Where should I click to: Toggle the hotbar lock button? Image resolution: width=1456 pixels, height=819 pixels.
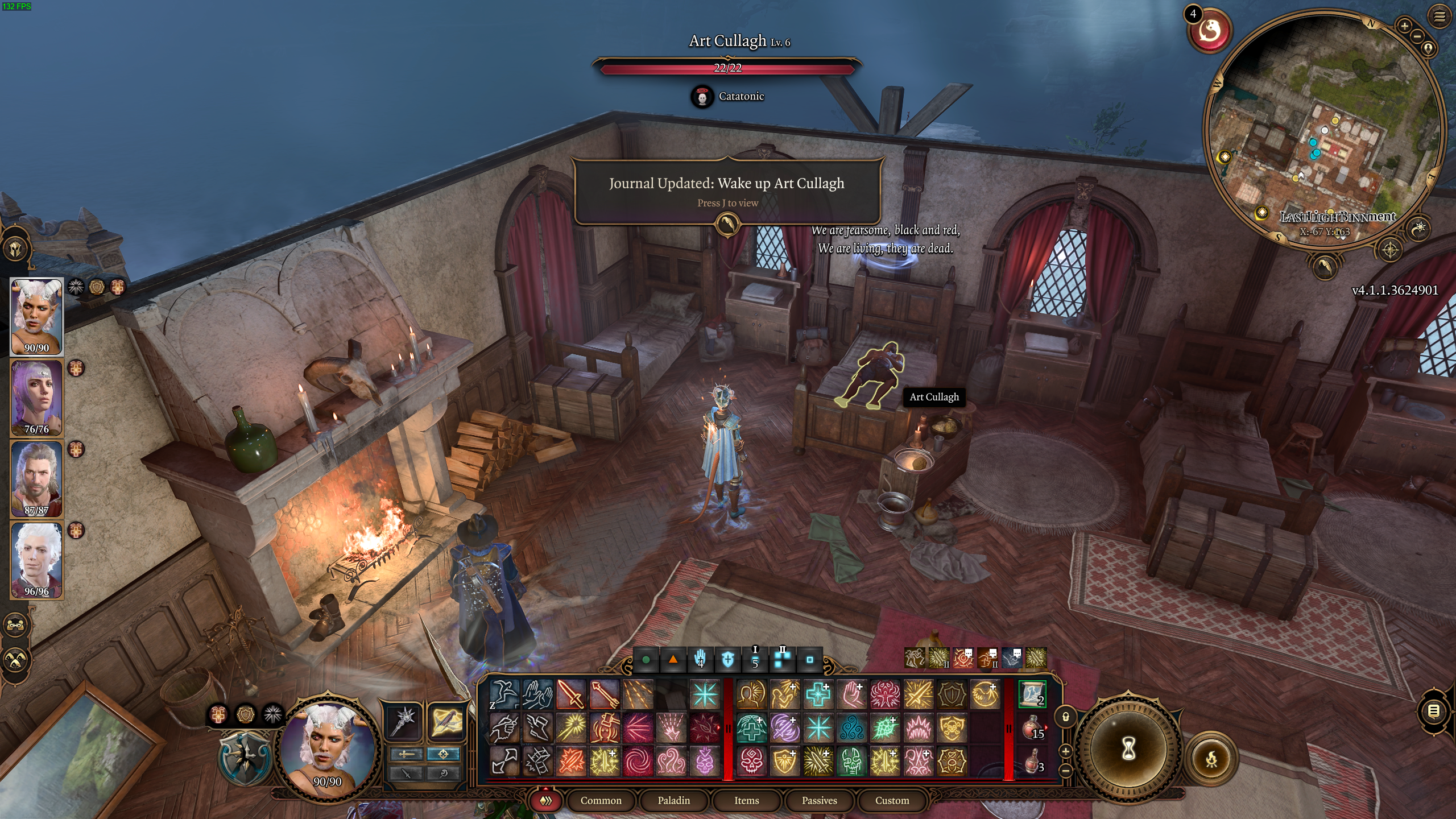pyautogui.click(x=1066, y=717)
